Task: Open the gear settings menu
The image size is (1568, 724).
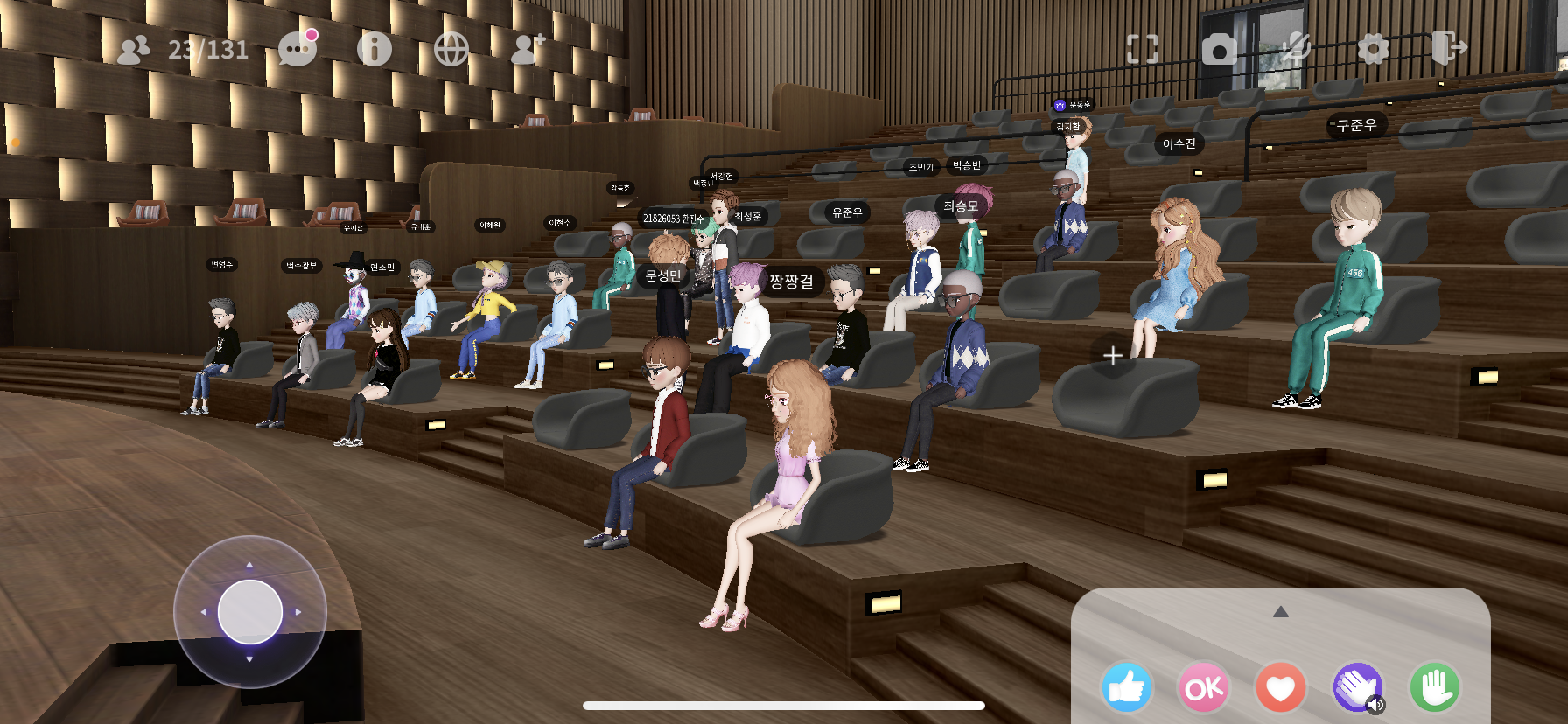Action: (1373, 49)
